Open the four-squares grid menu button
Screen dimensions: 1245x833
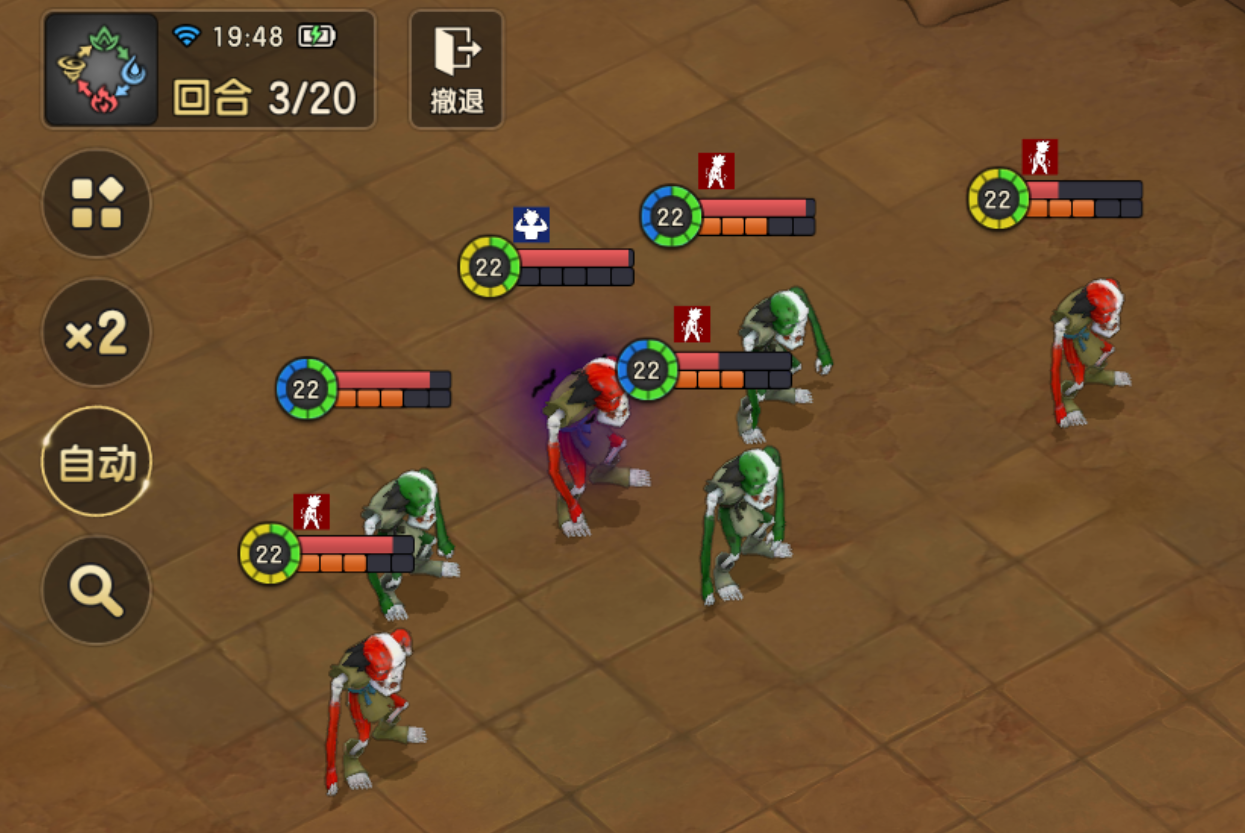coord(96,203)
